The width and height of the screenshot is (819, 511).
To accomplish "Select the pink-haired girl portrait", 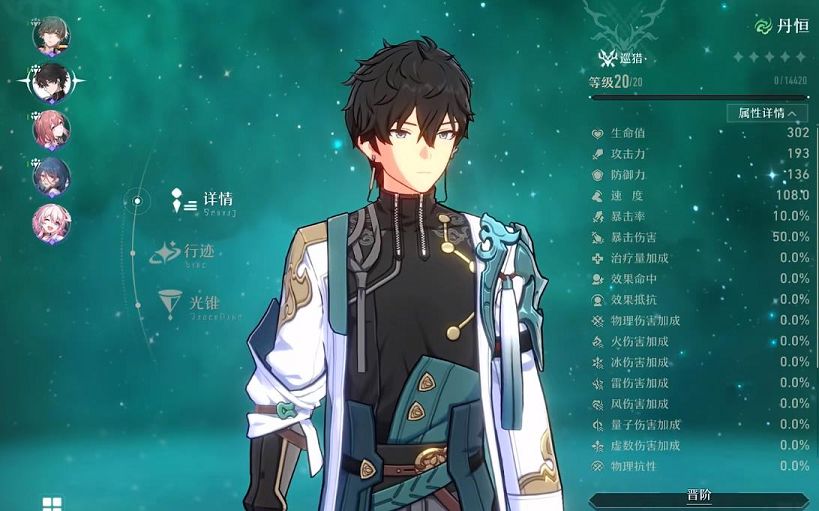I will coord(51,222).
